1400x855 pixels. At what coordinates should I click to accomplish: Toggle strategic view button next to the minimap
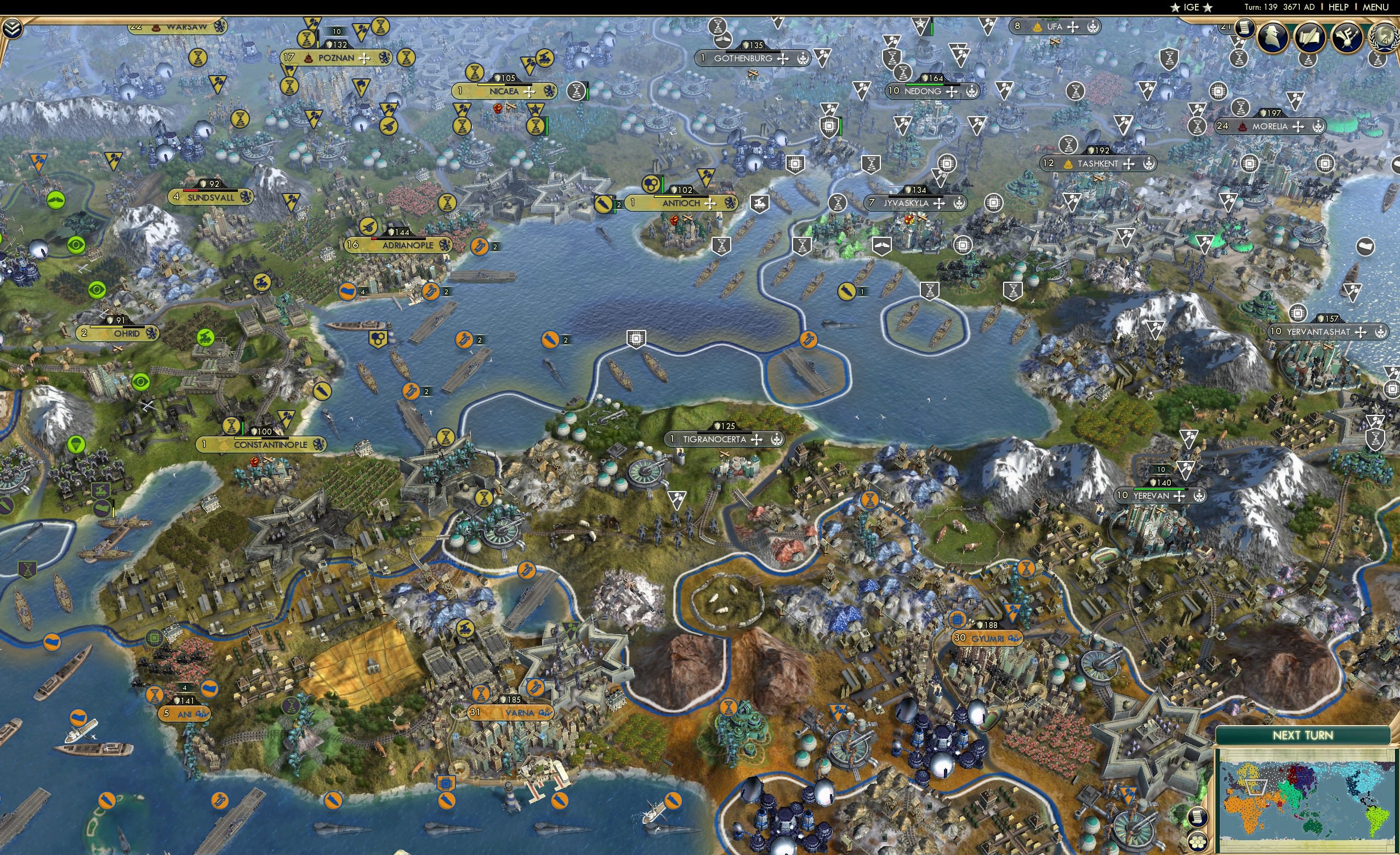[1200, 841]
